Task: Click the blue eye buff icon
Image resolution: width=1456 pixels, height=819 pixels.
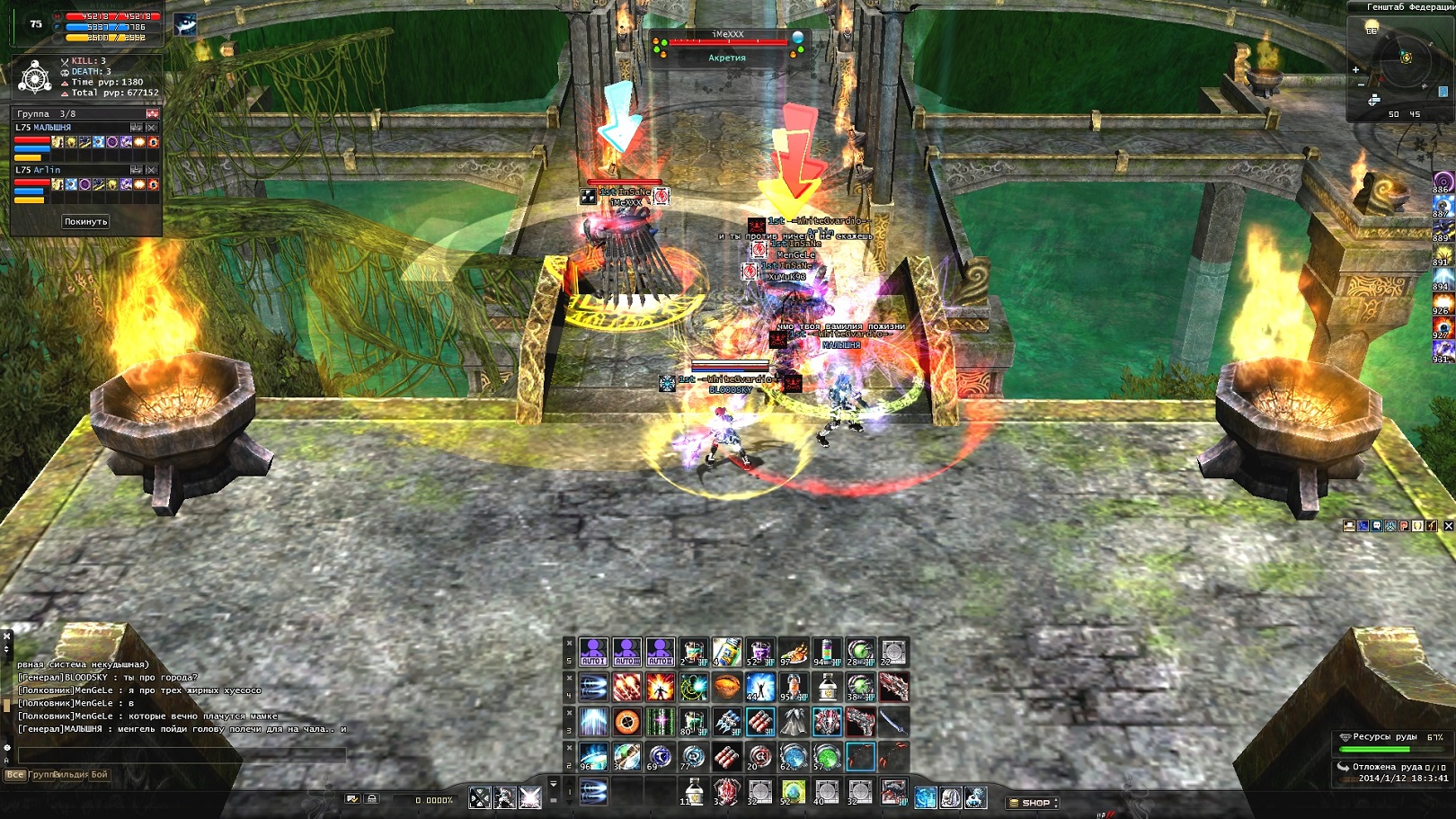Action: (185, 24)
